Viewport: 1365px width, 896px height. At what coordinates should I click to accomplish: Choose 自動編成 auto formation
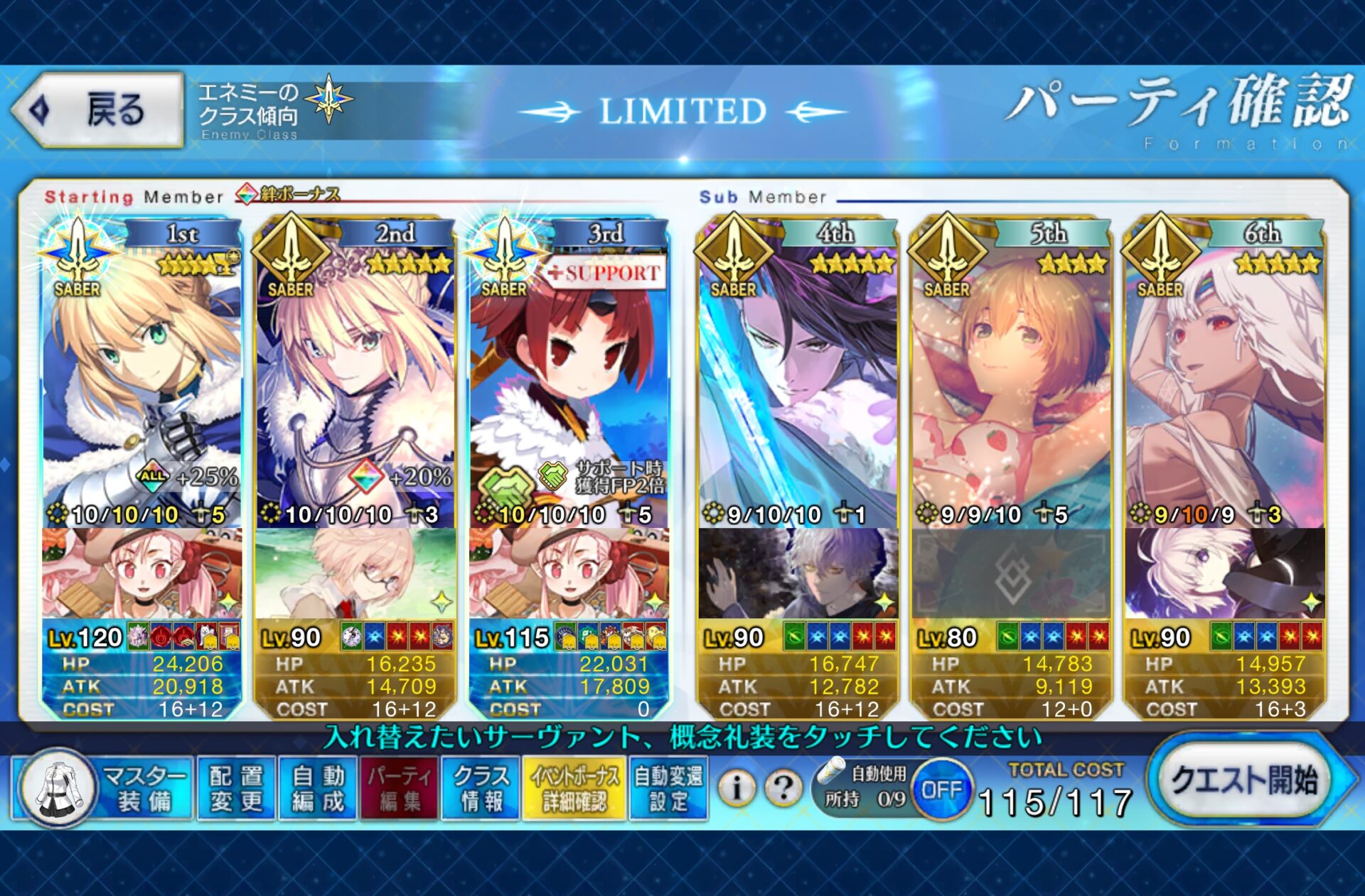coord(318,789)
